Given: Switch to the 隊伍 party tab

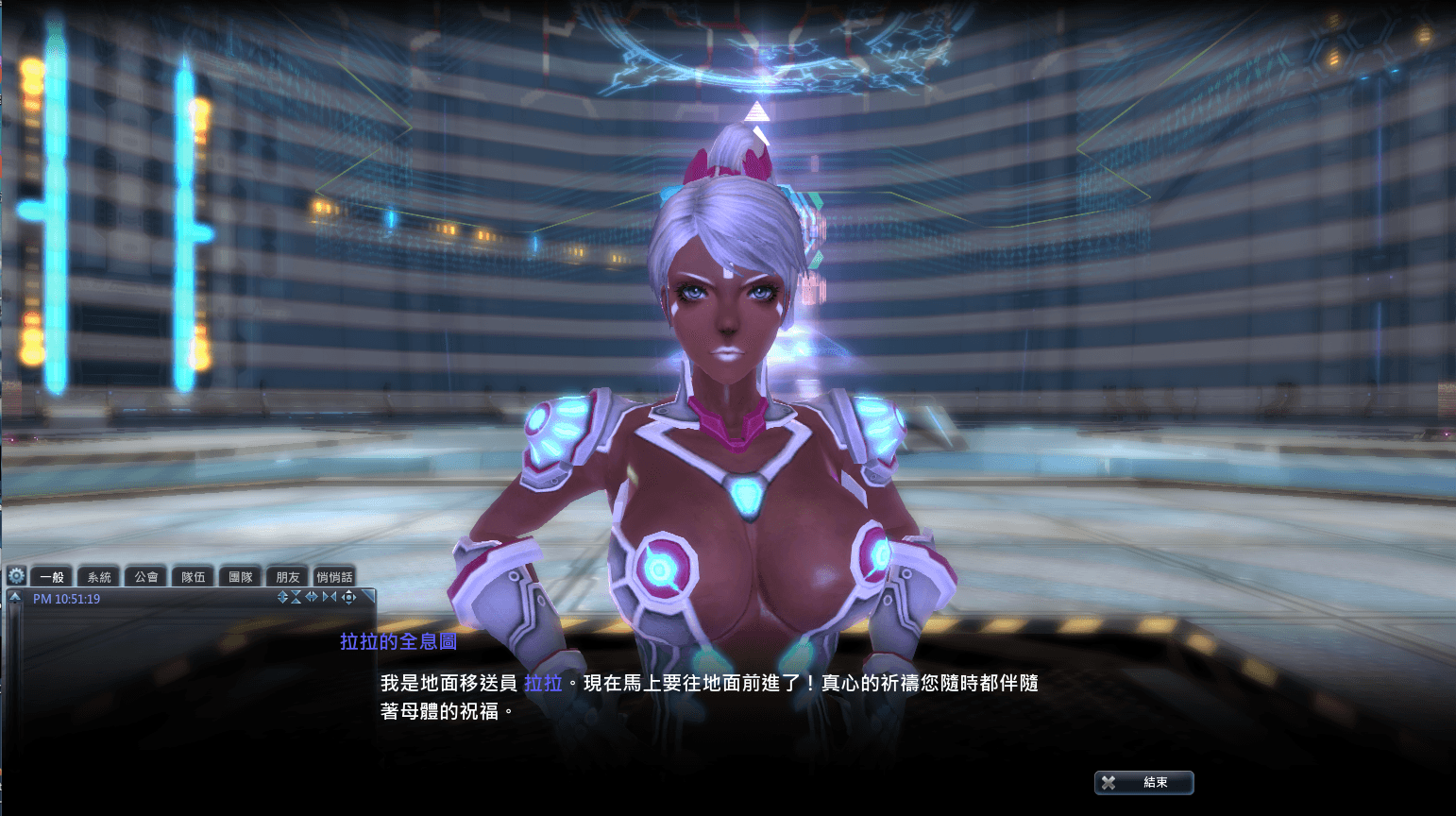Looking at the screenshot, I should point(193,576).
